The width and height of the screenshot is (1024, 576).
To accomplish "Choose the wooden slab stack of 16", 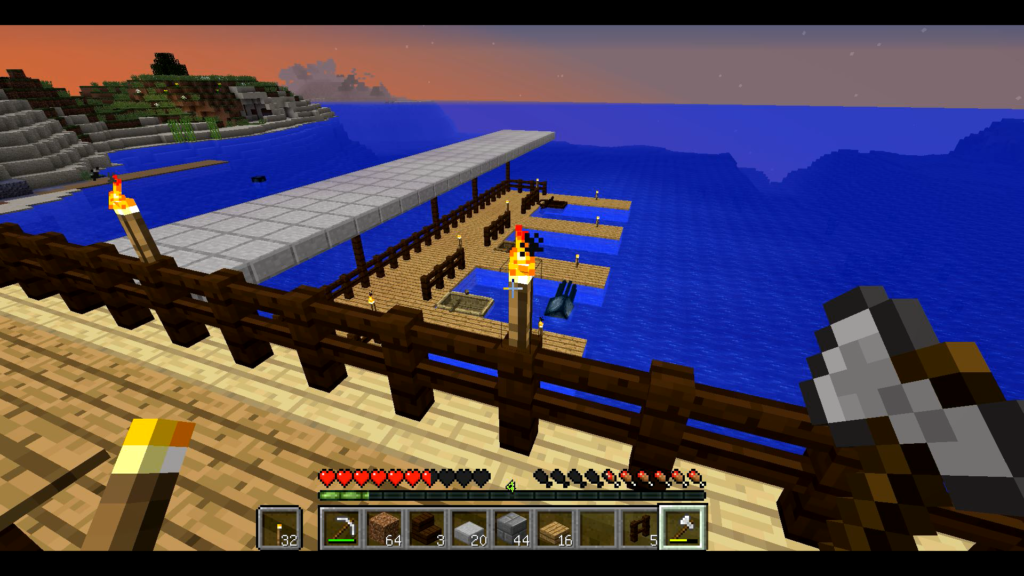I will point(555,528).
